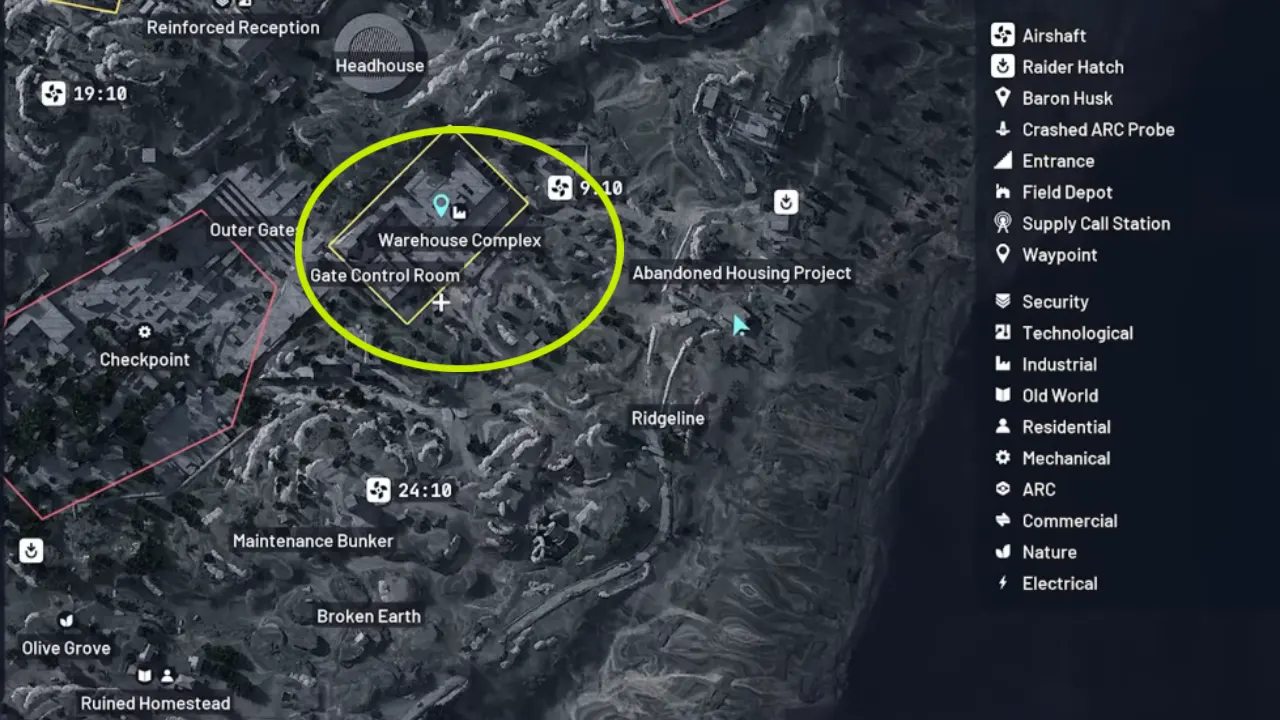Click the Checkpoint gear marker on the map
This screenshot has width=1280, height=720.
[144, 330]
